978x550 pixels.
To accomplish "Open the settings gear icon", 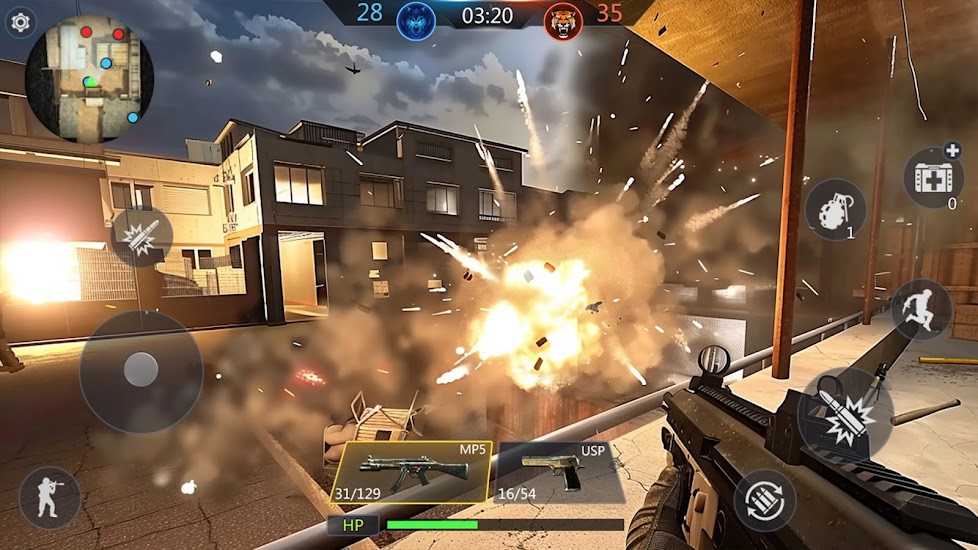I will (x=20, y=21).
